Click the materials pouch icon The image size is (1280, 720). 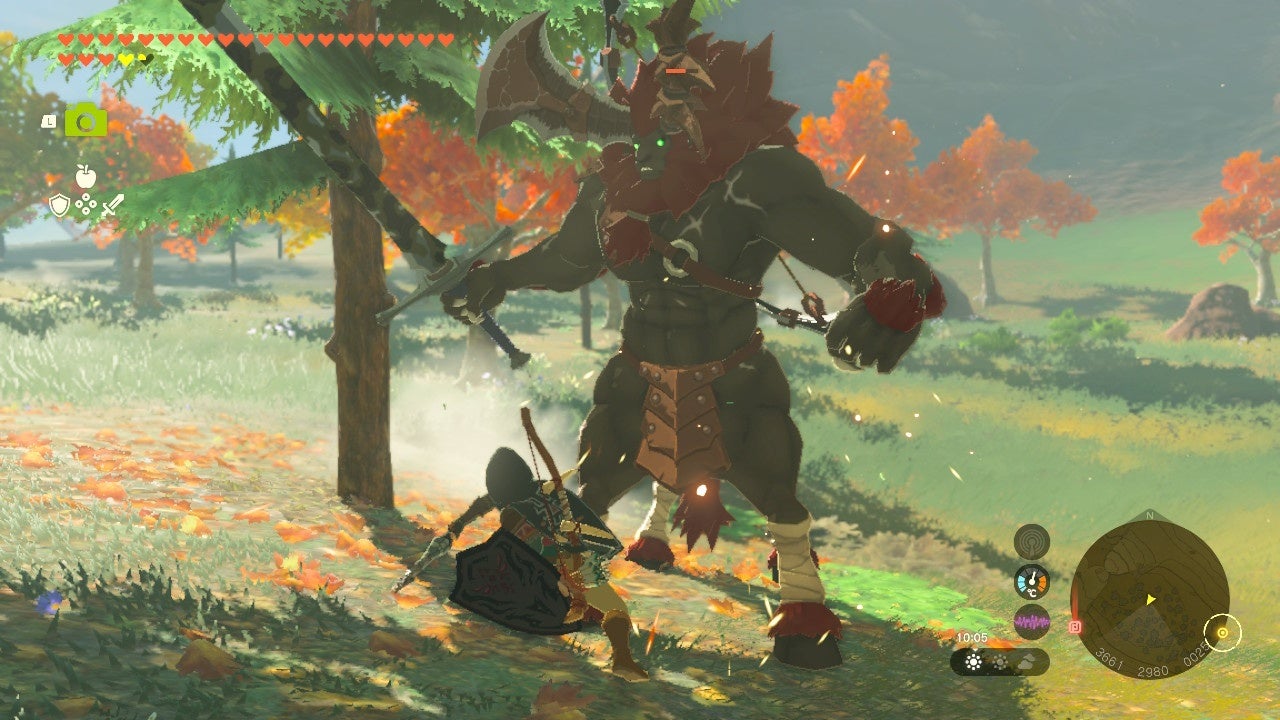click(x=86, y=204)
